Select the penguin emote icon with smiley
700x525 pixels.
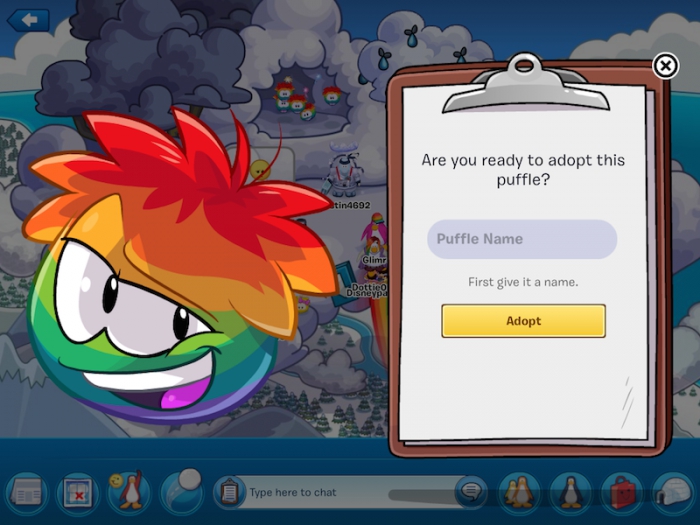click(128, 492)
